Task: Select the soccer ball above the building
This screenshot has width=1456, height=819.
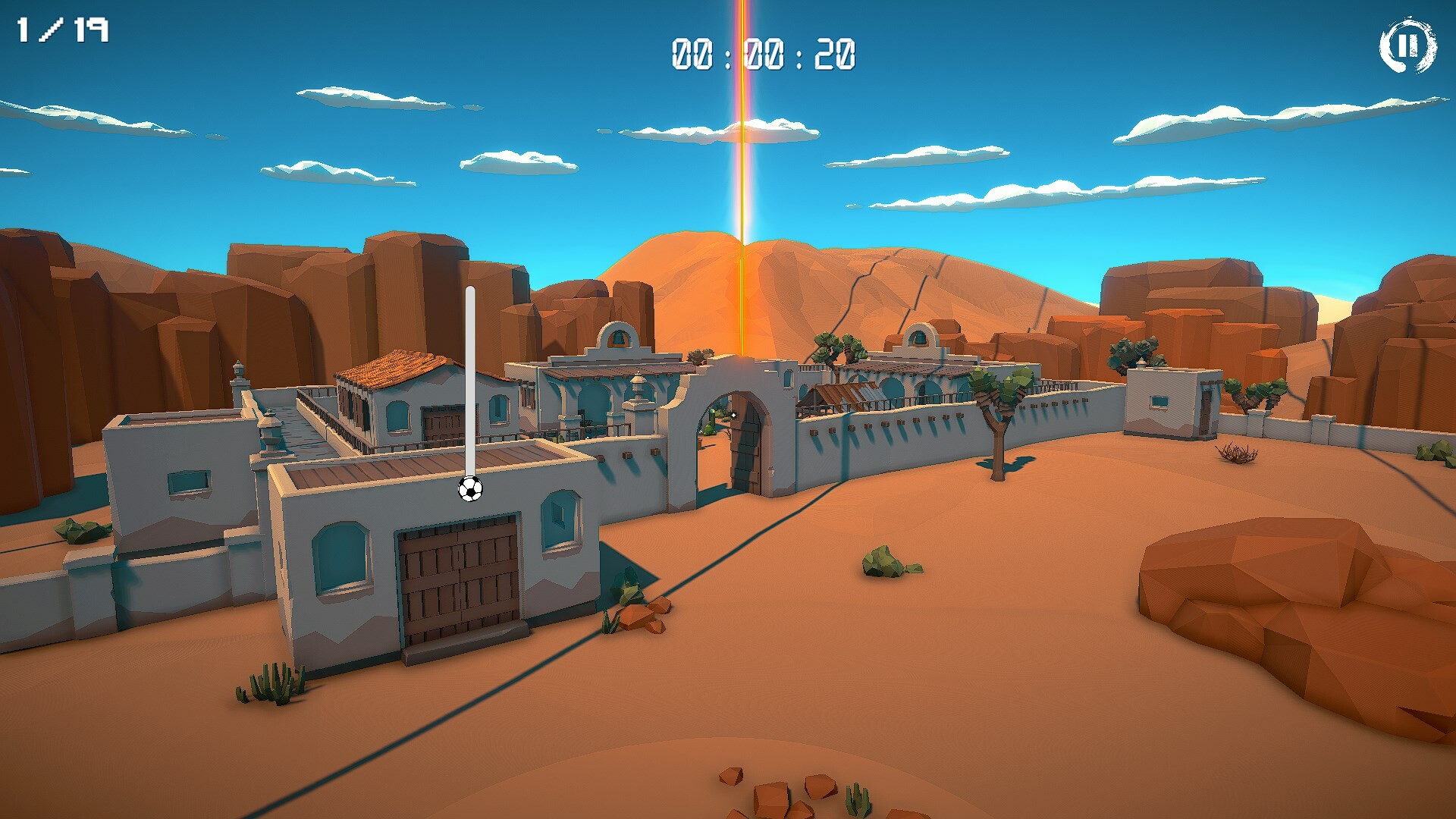Action: [x=470, y=491]
